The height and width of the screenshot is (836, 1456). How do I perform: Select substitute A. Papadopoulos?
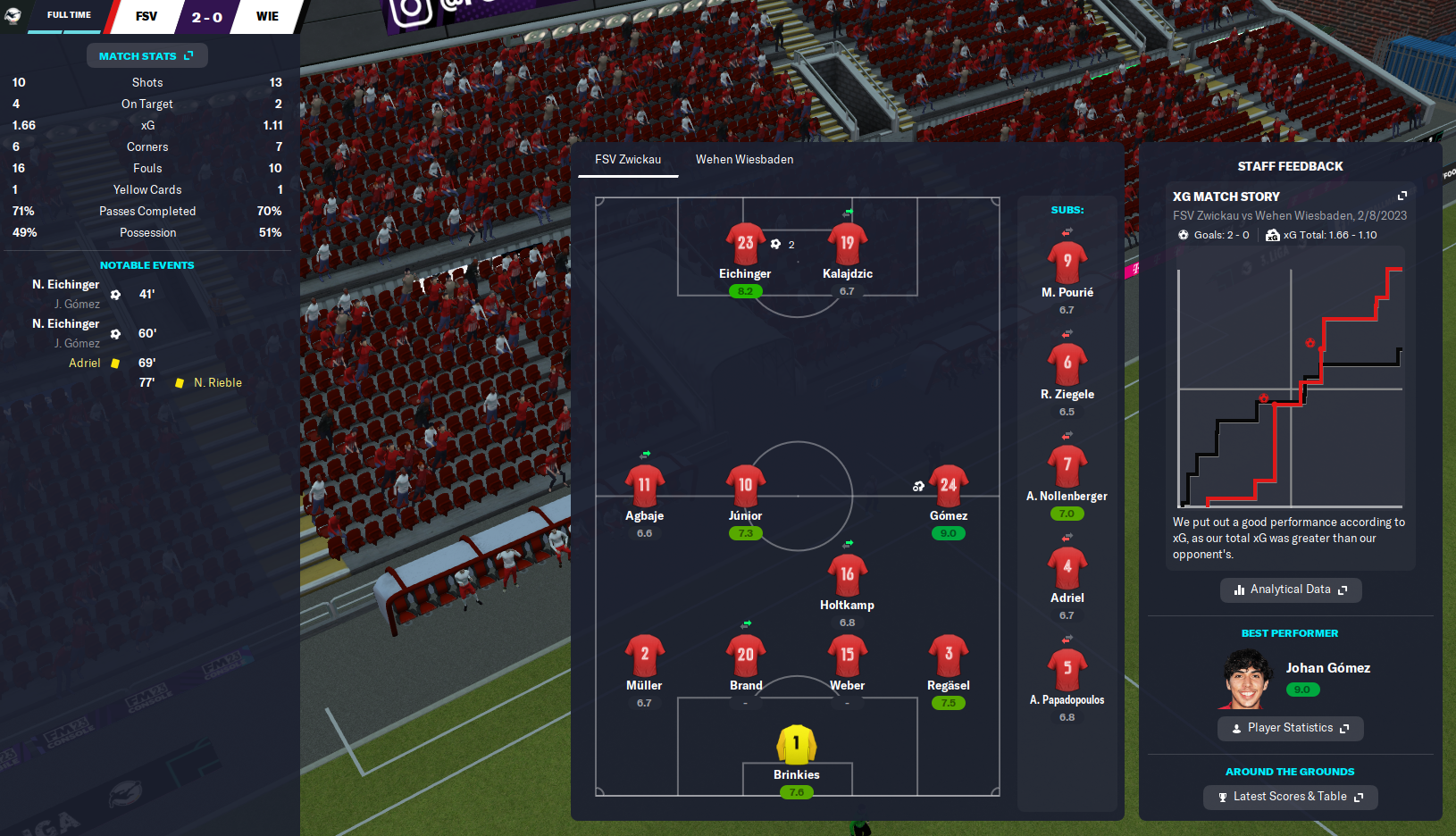1067,670
